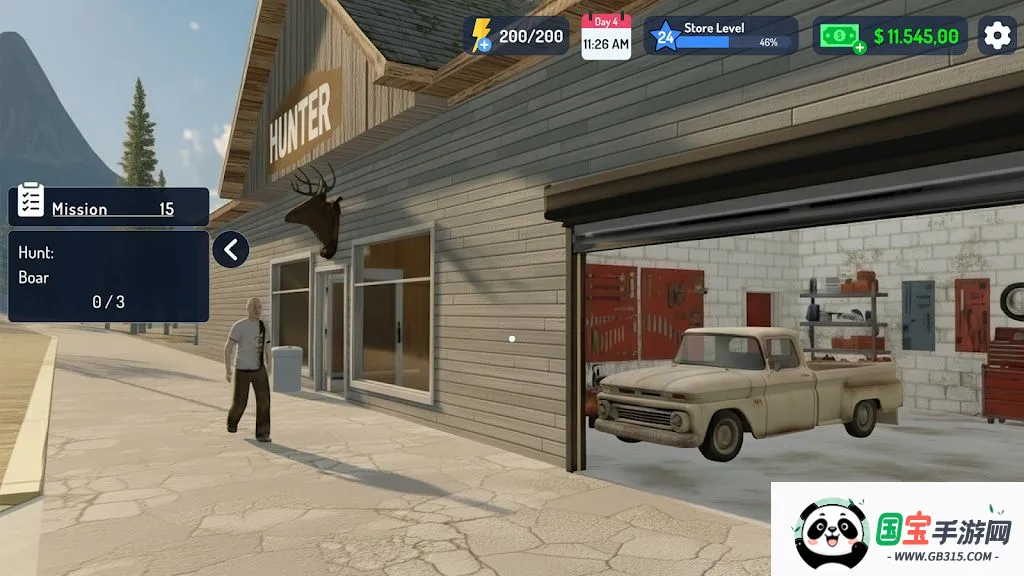Screen dimensions: 1024x576
Task: Add more cash with the green plus
Action: coord(858,46)
